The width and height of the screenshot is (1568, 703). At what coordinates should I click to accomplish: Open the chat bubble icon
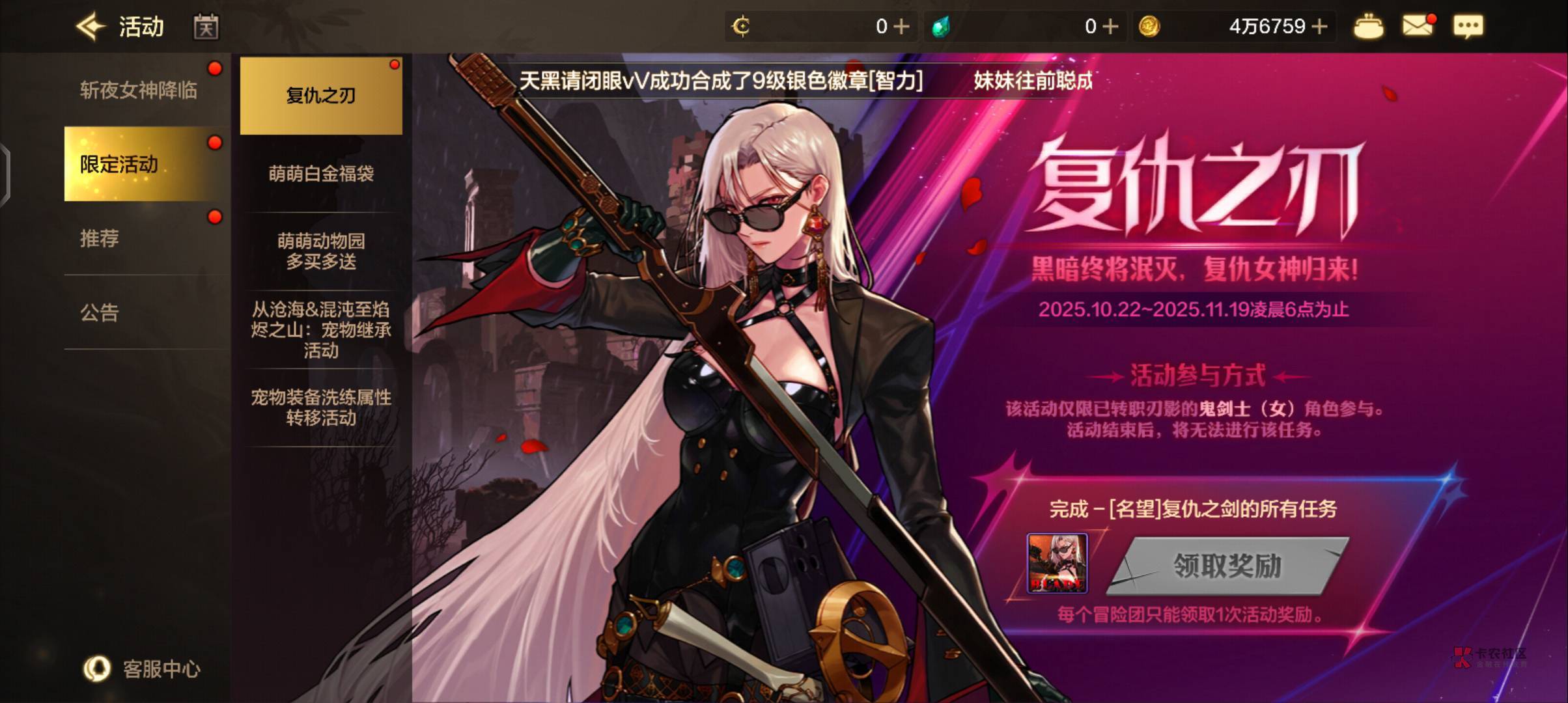[x=1468, y=27]
